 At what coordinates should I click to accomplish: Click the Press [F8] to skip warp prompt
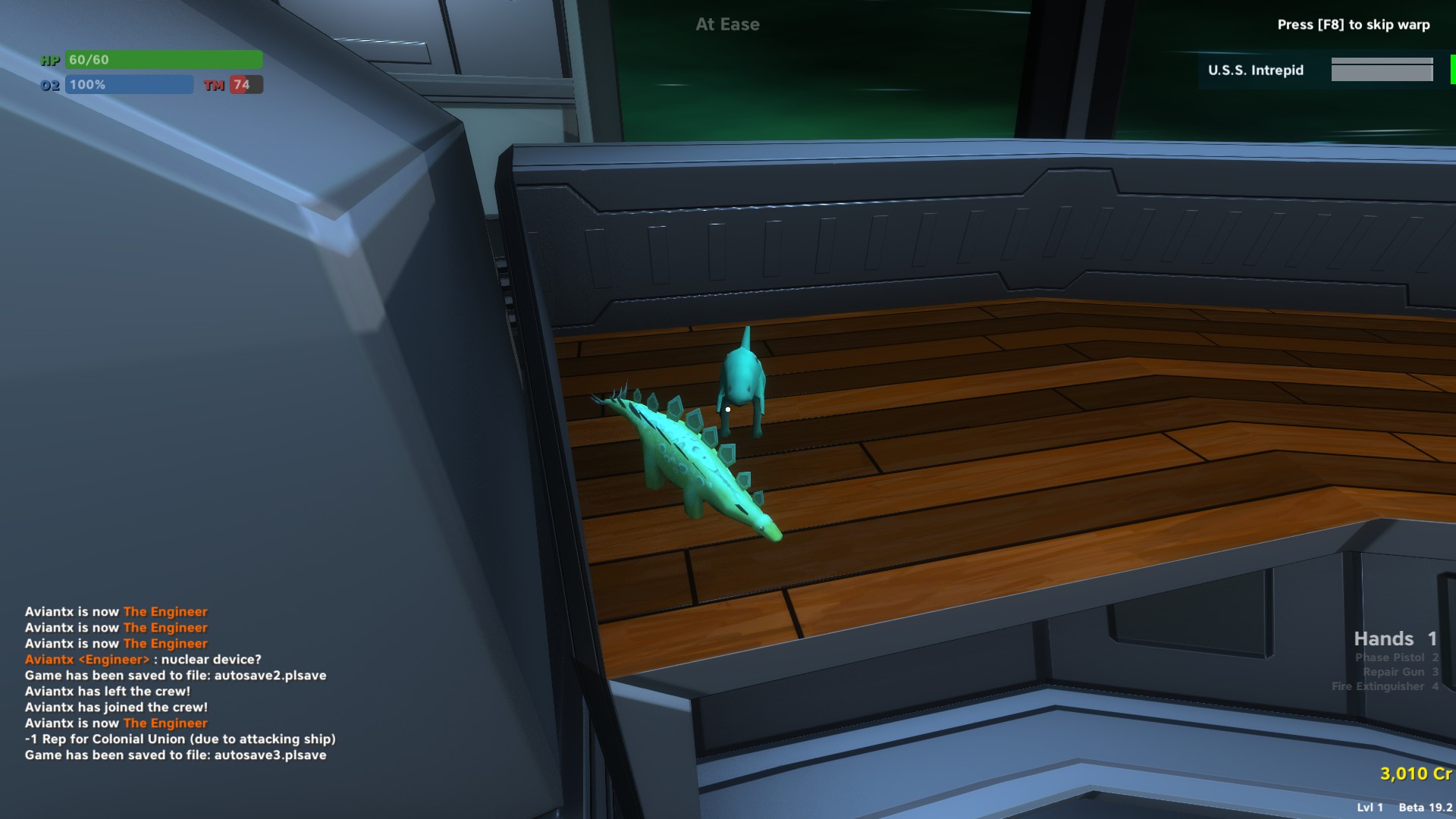tap(1354, 25)
